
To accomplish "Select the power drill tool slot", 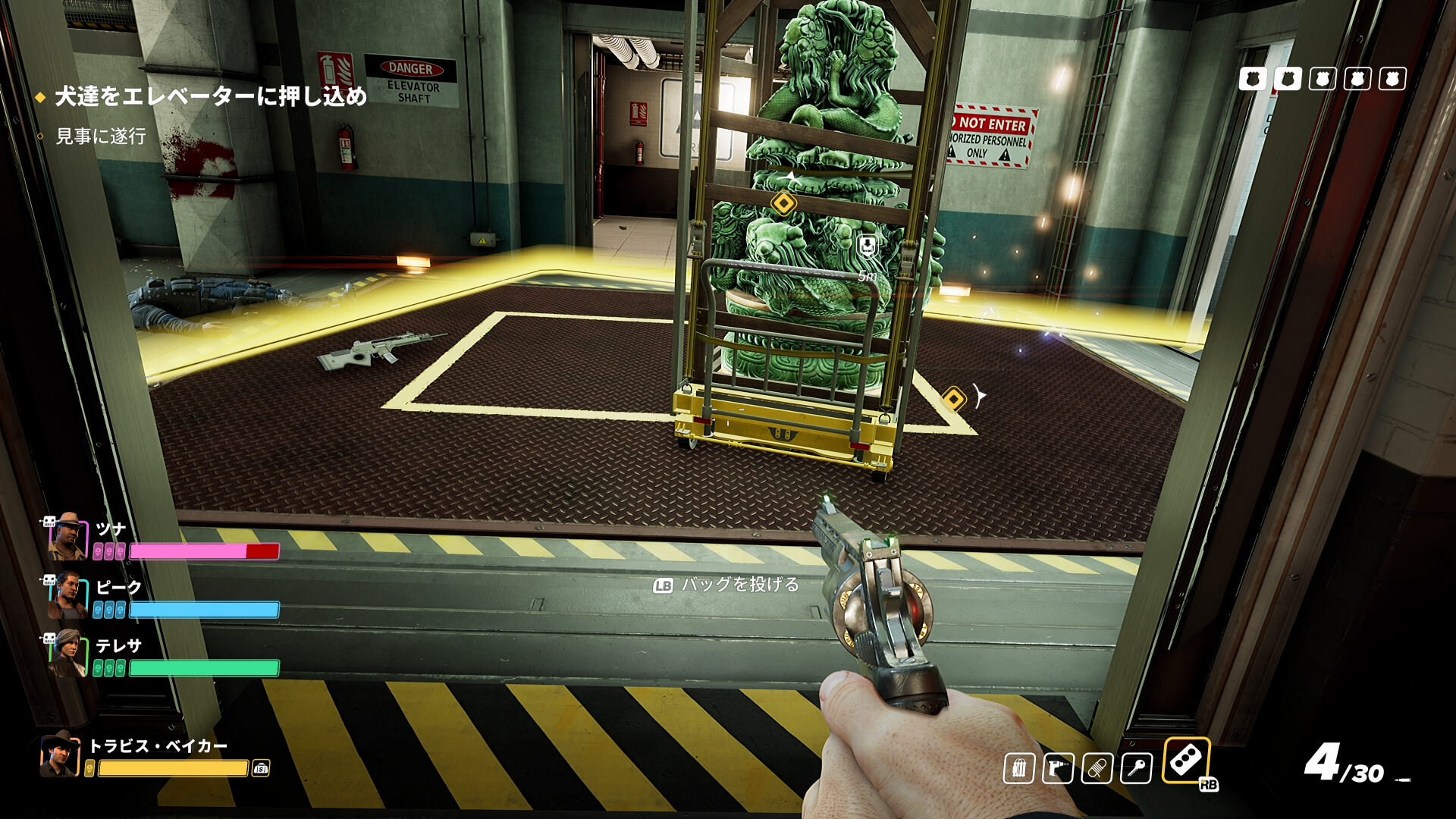I will click(1058, 769).
